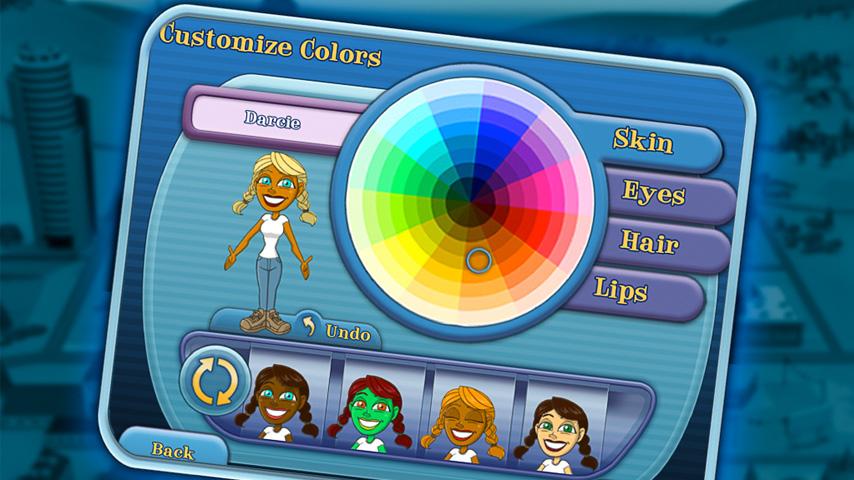Click the circular arrows randomize button
The width and height of the screenshot is (854, 480).
(212, 381)
